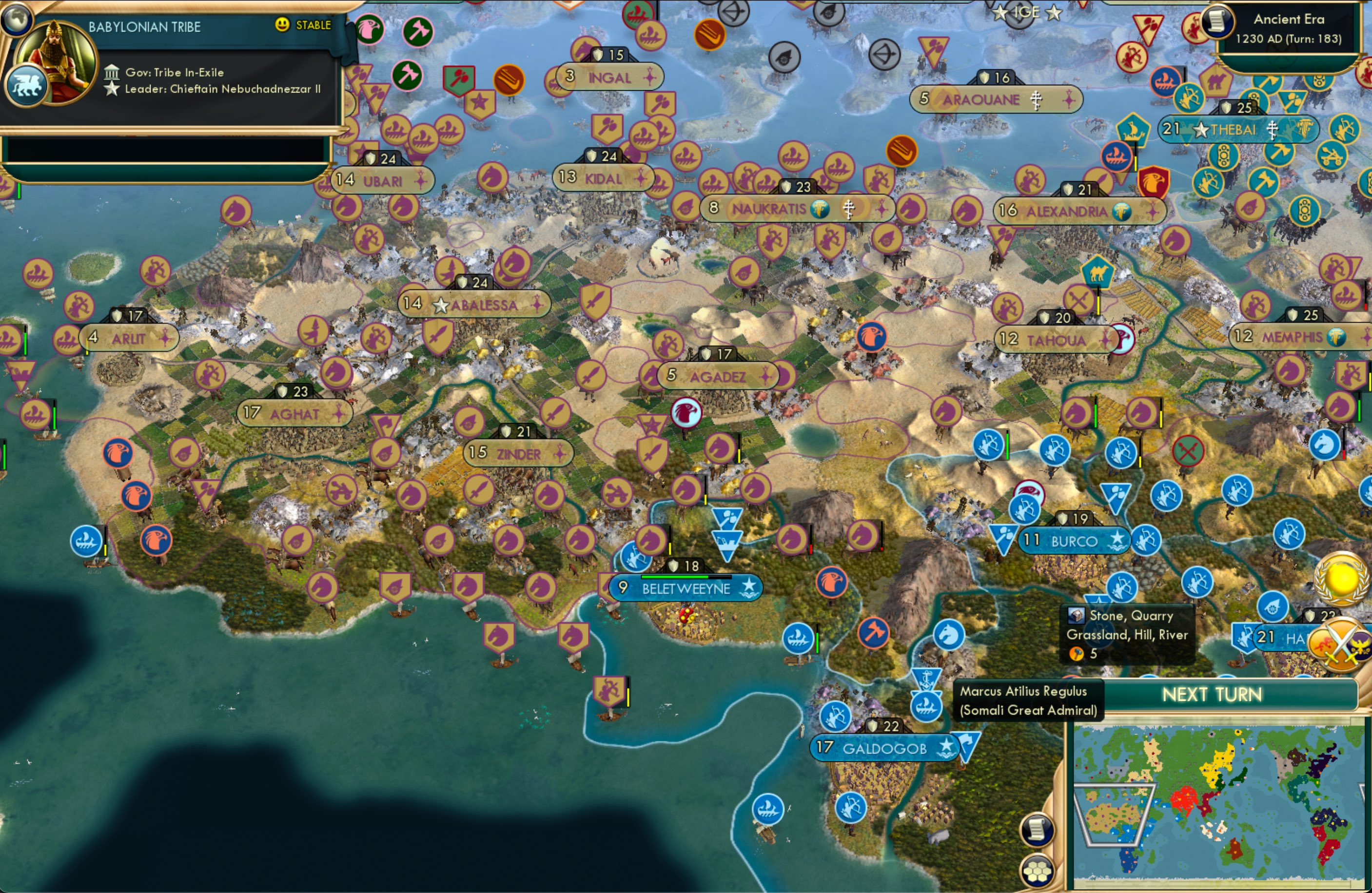Toggle the hexagon grid overlay icon
This screenshot has height=893, width=1372.
coord(1038,873)
